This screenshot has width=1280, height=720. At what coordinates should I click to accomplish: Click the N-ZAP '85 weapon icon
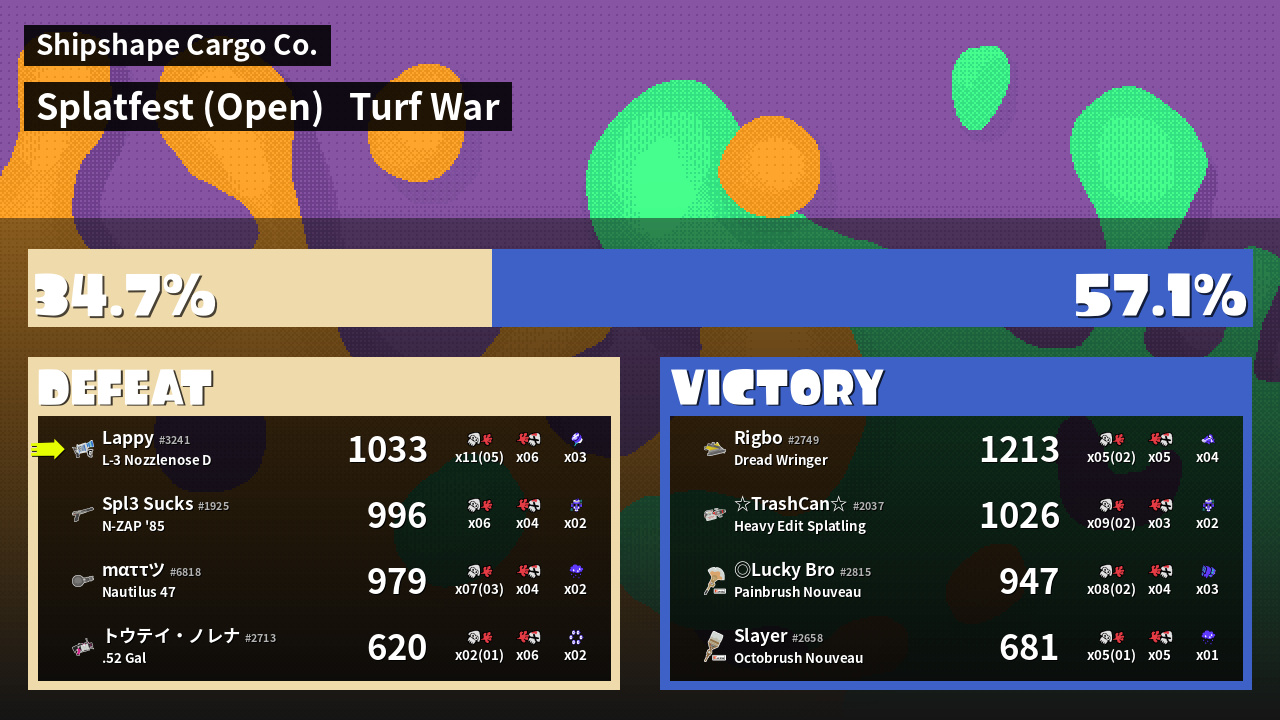click(83, 515)
